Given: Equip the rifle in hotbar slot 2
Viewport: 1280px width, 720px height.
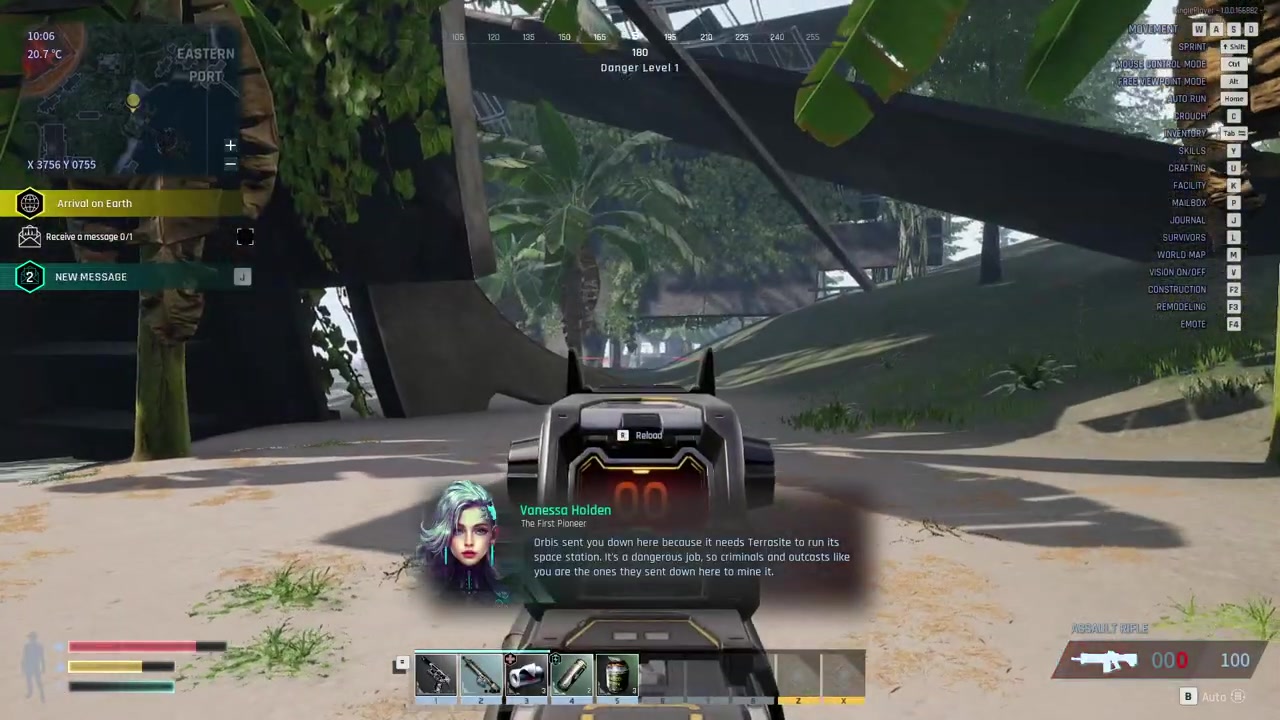Looking at the screenshot, I should tap(481, 676).
